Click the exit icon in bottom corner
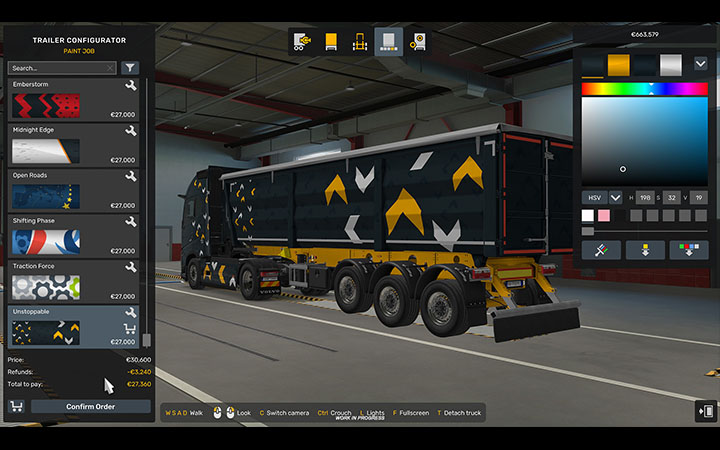720x450 pixels. (706, 411)
